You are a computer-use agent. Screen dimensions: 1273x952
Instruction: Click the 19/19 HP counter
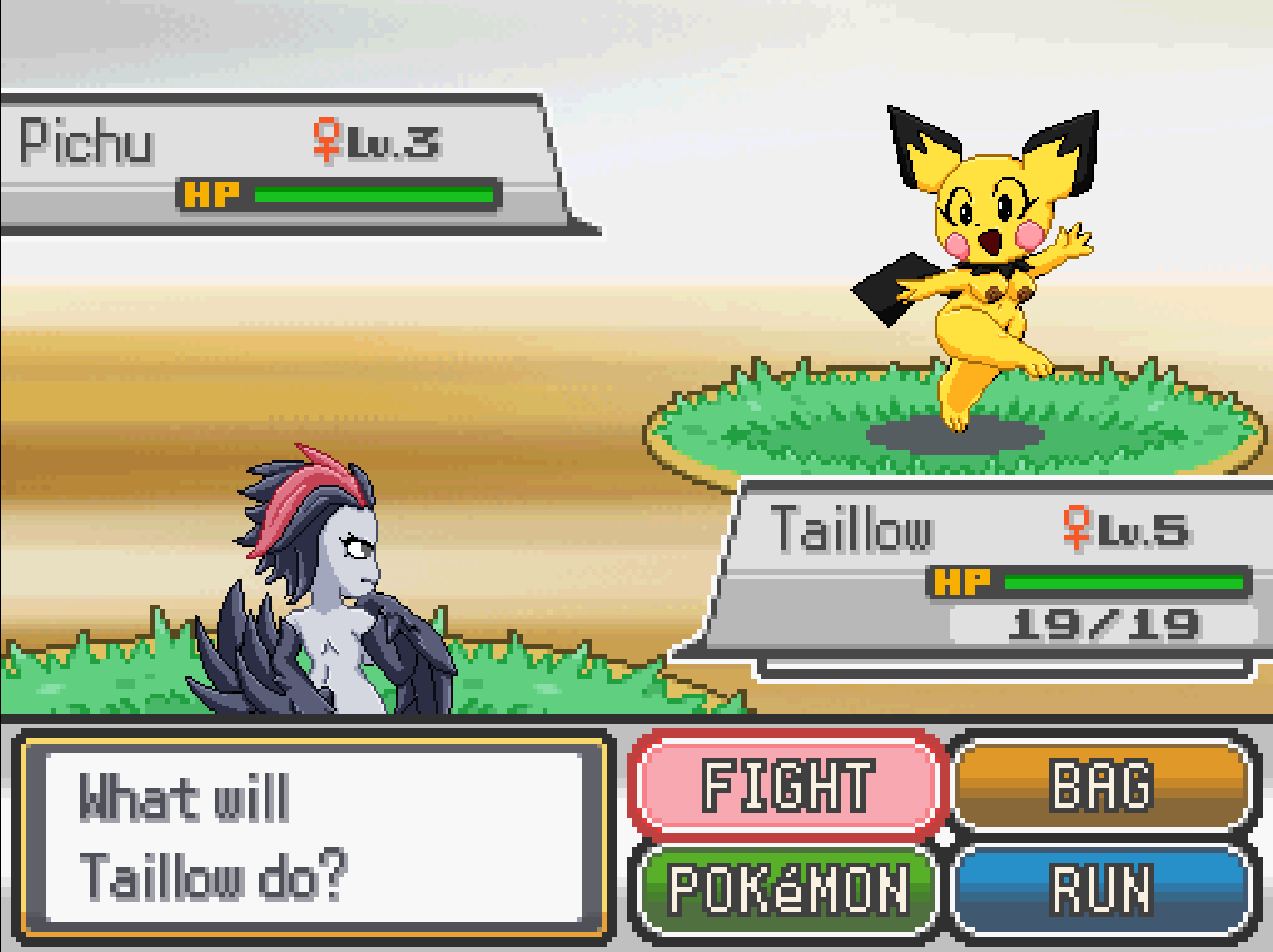pyautogui.click(x=1101, y=624)
